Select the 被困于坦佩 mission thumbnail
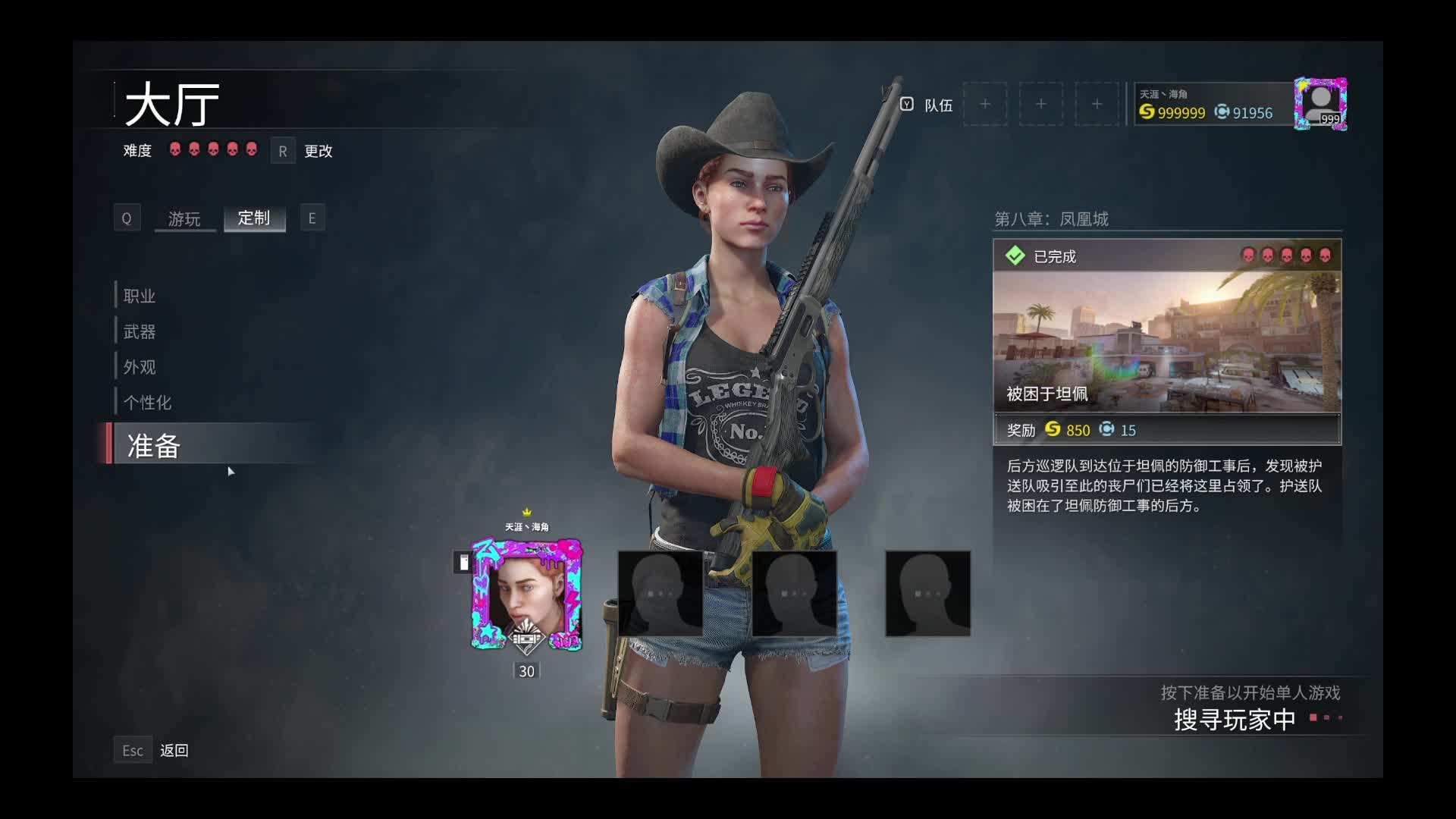 pyautogui.click(x=1167, y=341)
